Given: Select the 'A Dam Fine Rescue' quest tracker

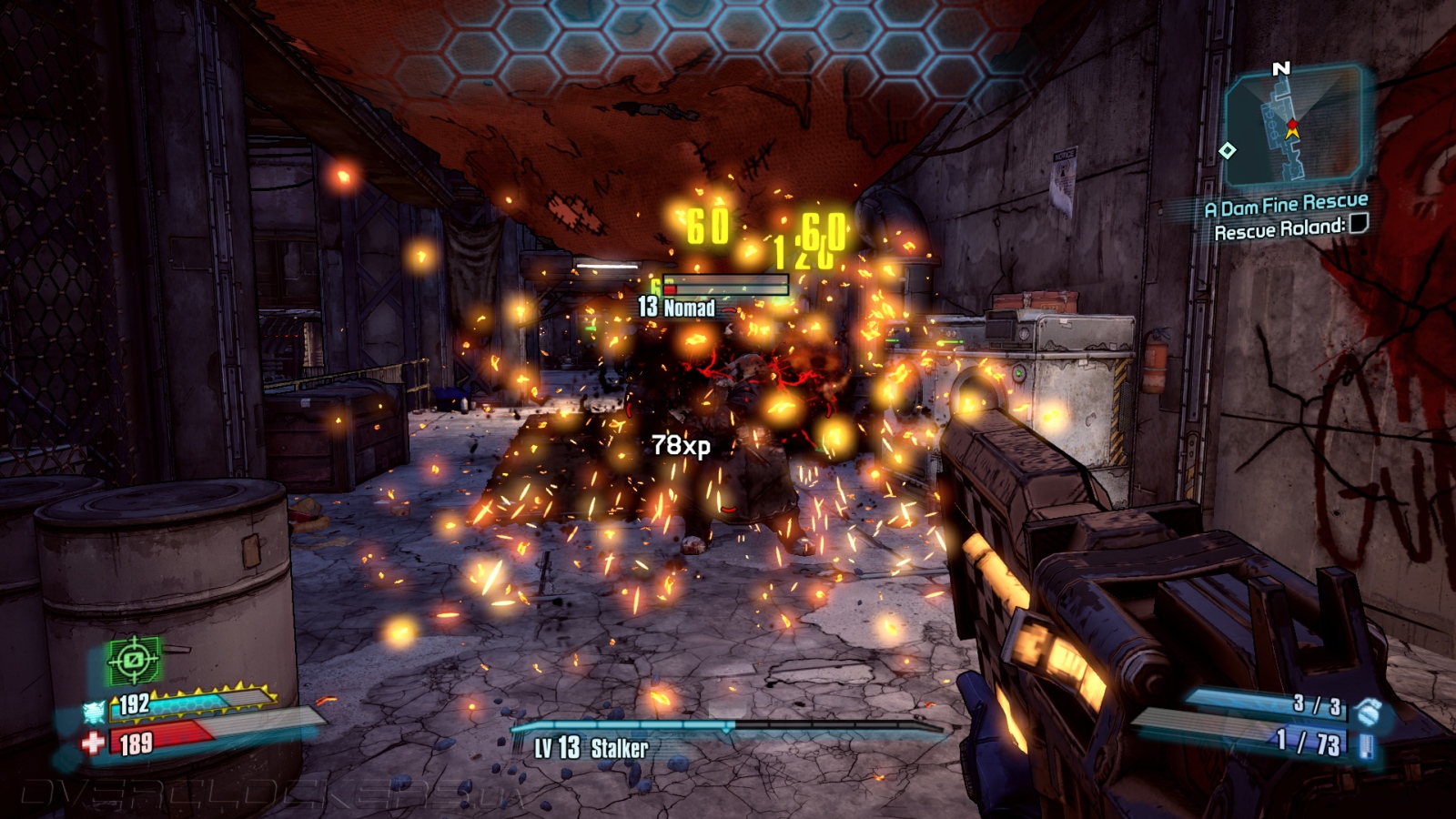Looking at the screenshot, I should (1286, 206).
